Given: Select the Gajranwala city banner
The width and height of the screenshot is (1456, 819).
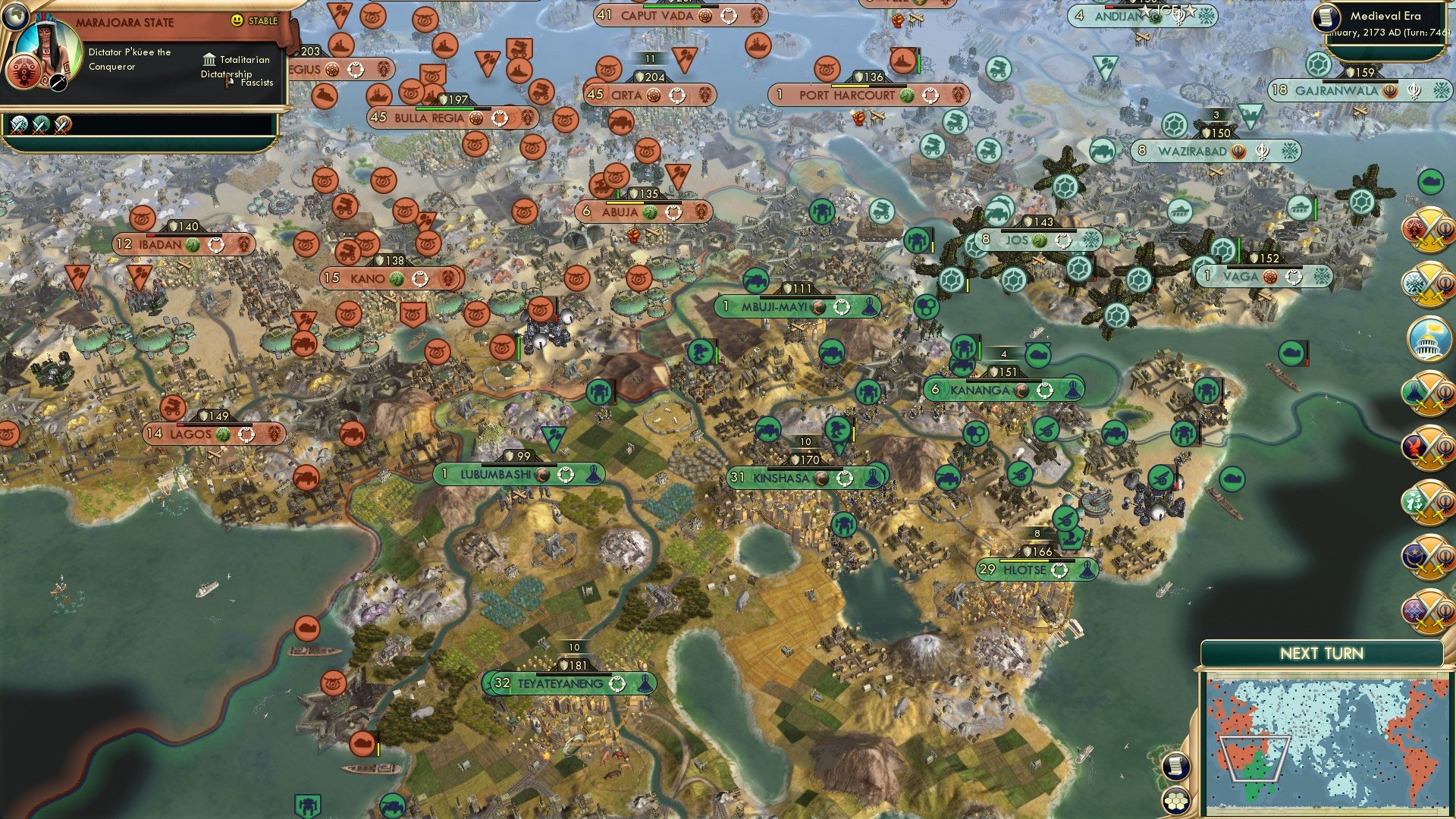Looking at the screenshot, I should [x=1357, y=89].
